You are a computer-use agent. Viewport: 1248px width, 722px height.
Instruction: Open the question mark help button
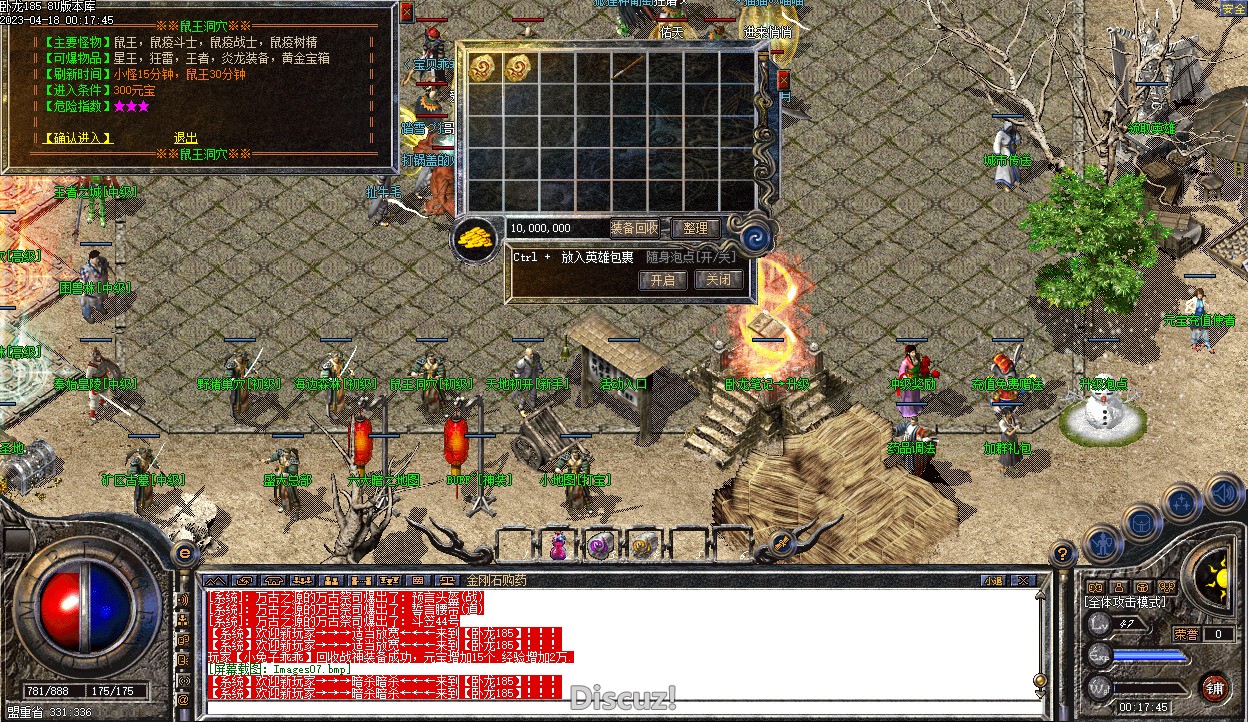pos(1063,551)
